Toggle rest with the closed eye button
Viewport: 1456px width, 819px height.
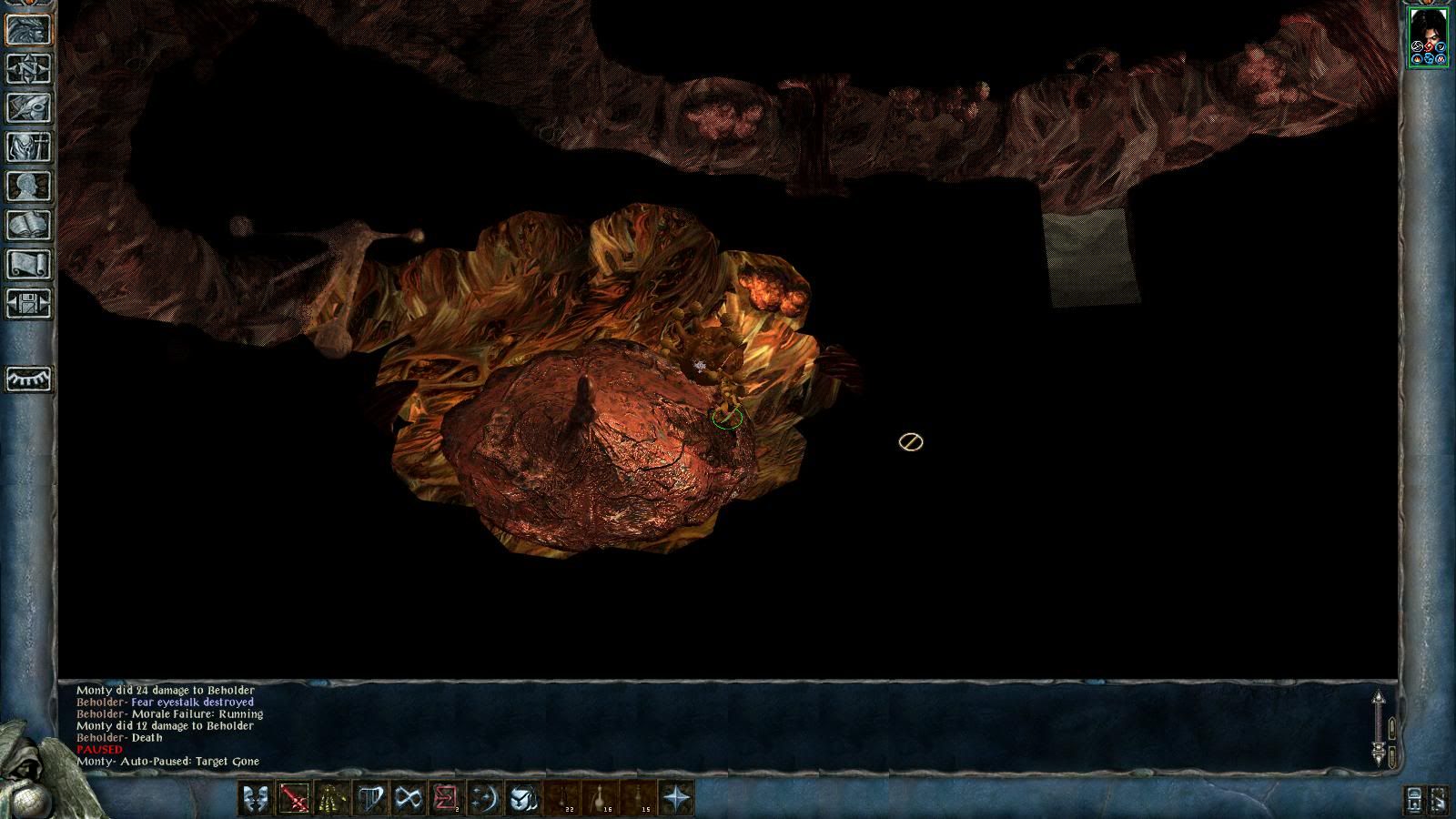click(x=29, y=379)
